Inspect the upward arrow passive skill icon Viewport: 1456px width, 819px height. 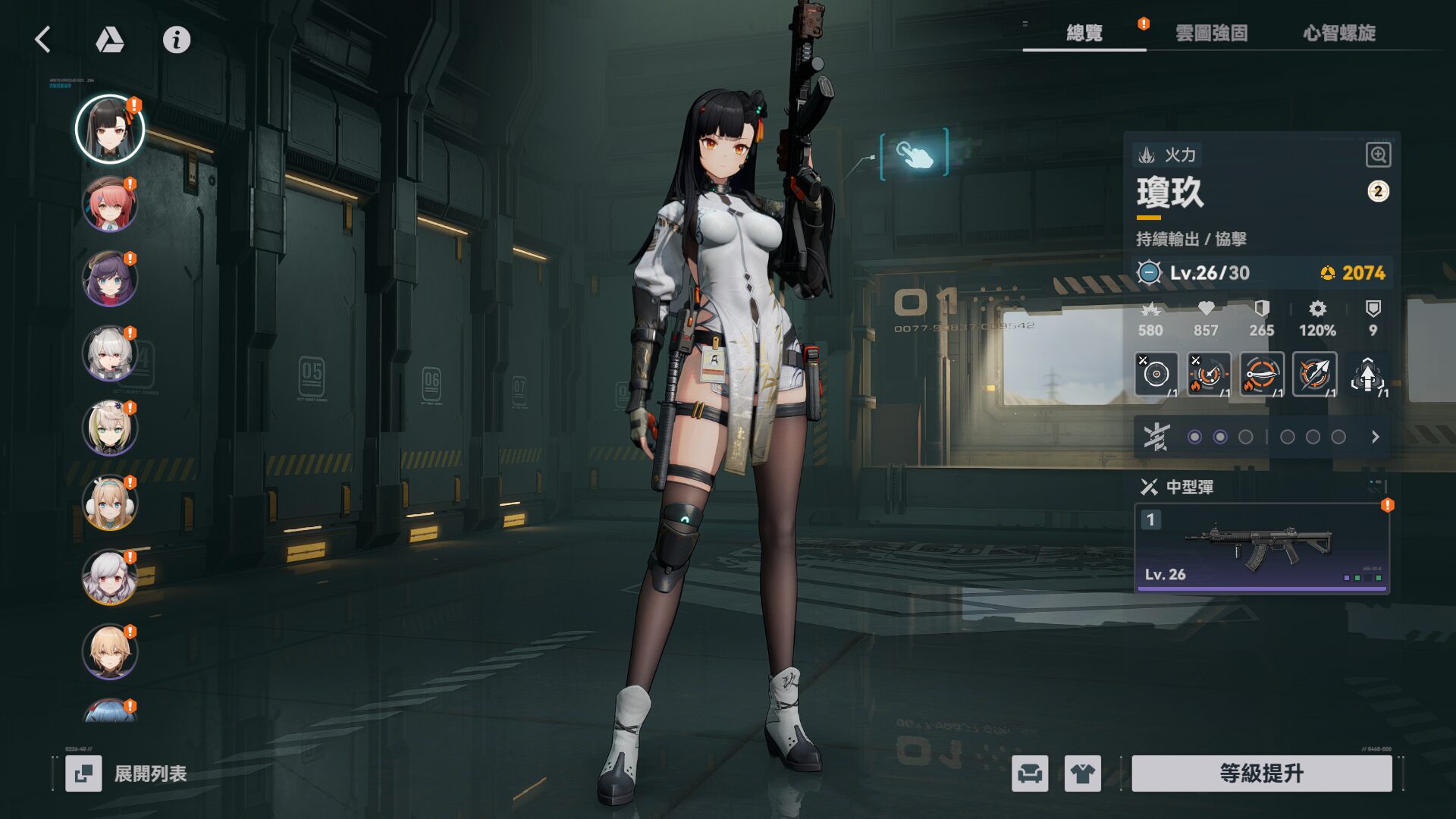click(1367, 375)
